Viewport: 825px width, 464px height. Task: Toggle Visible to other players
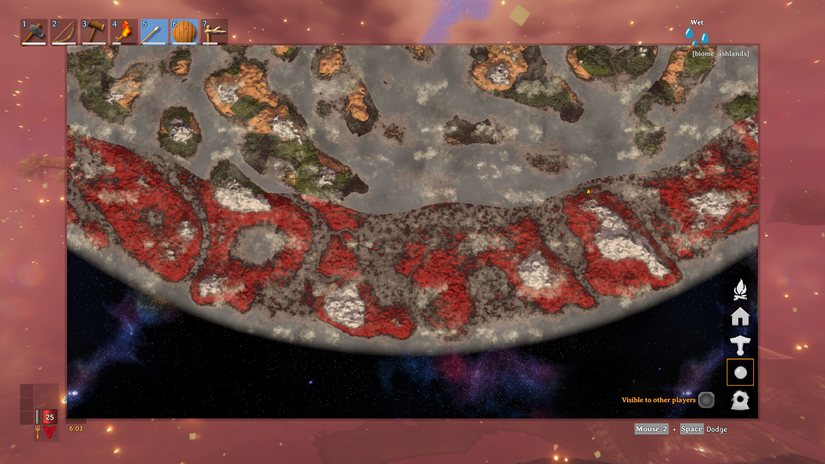pos(706,400)
